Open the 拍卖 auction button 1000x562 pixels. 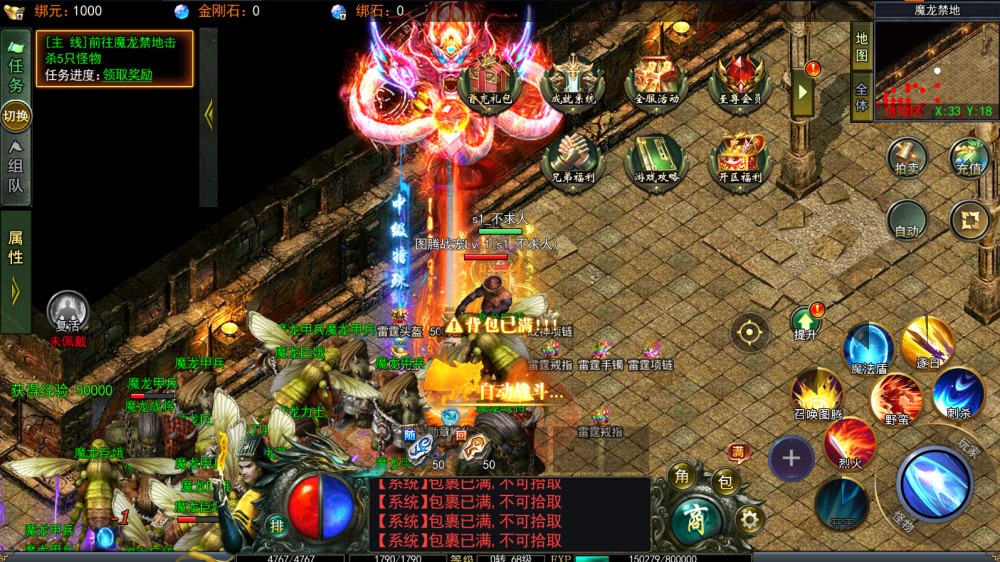click(x=907, y=158)
